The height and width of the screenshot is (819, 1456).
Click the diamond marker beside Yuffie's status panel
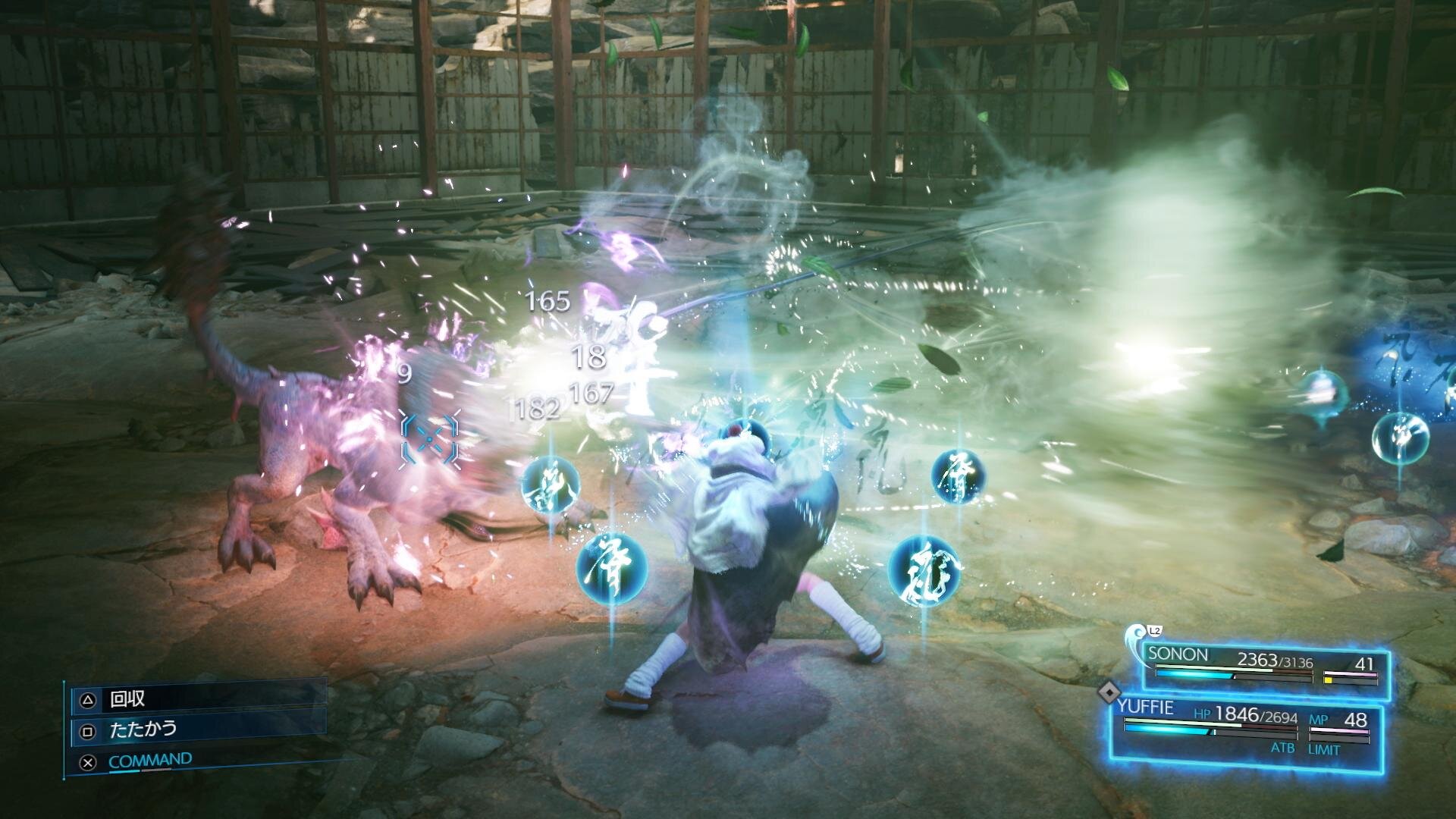[x=1109, y=692]
